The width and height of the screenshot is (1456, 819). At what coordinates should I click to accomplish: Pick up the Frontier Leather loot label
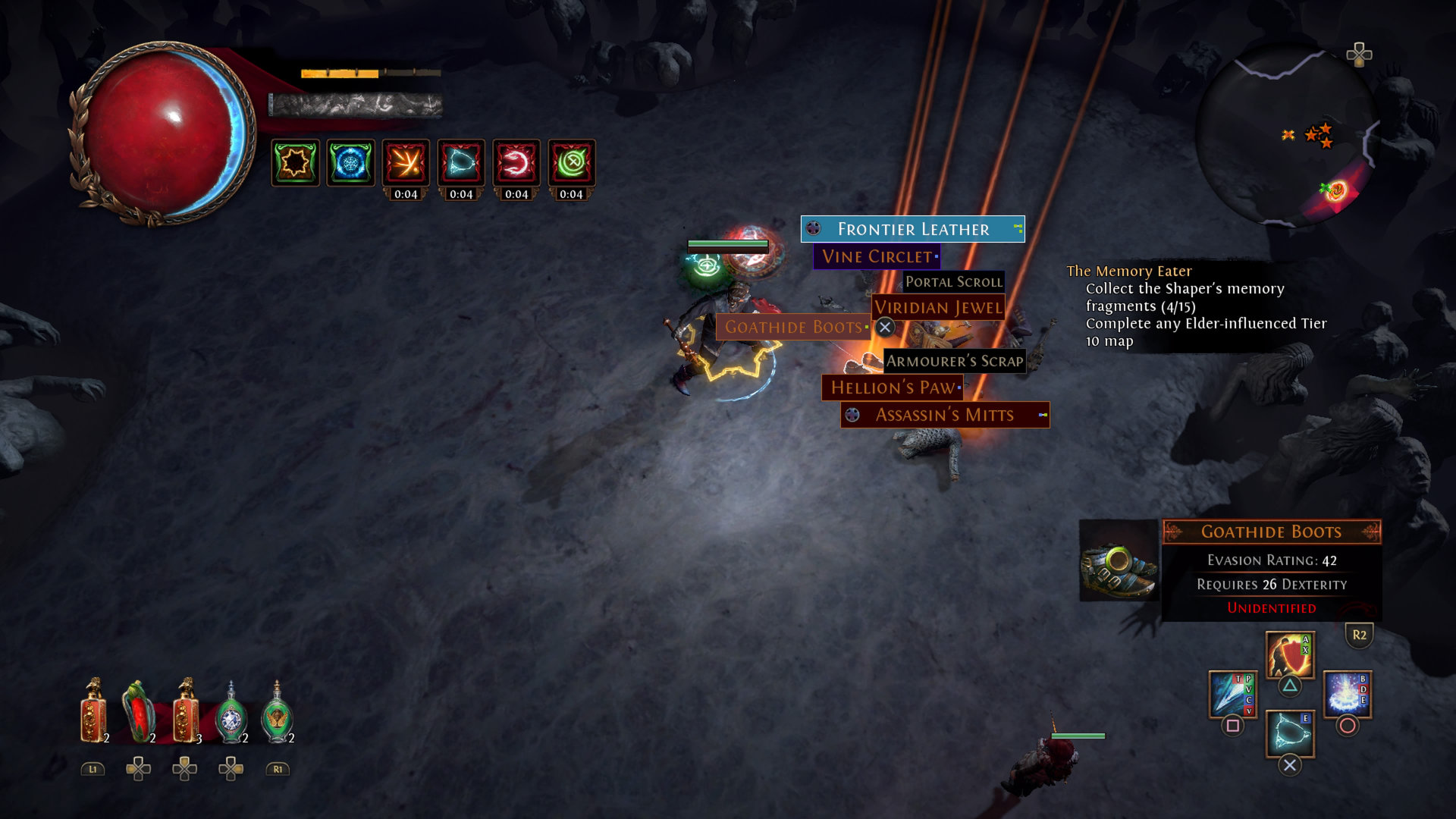[x=912, y=229]
